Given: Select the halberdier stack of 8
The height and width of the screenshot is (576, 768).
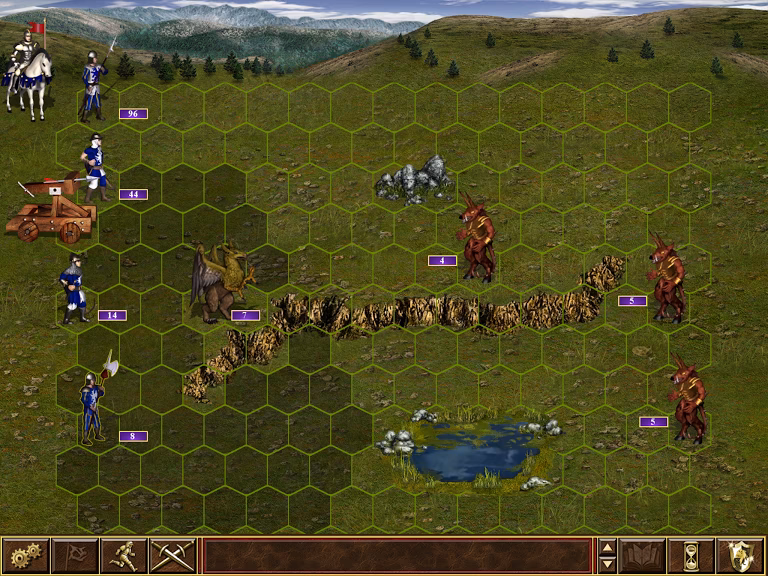Looking at the screenshot, I should (x=93, y=404).
